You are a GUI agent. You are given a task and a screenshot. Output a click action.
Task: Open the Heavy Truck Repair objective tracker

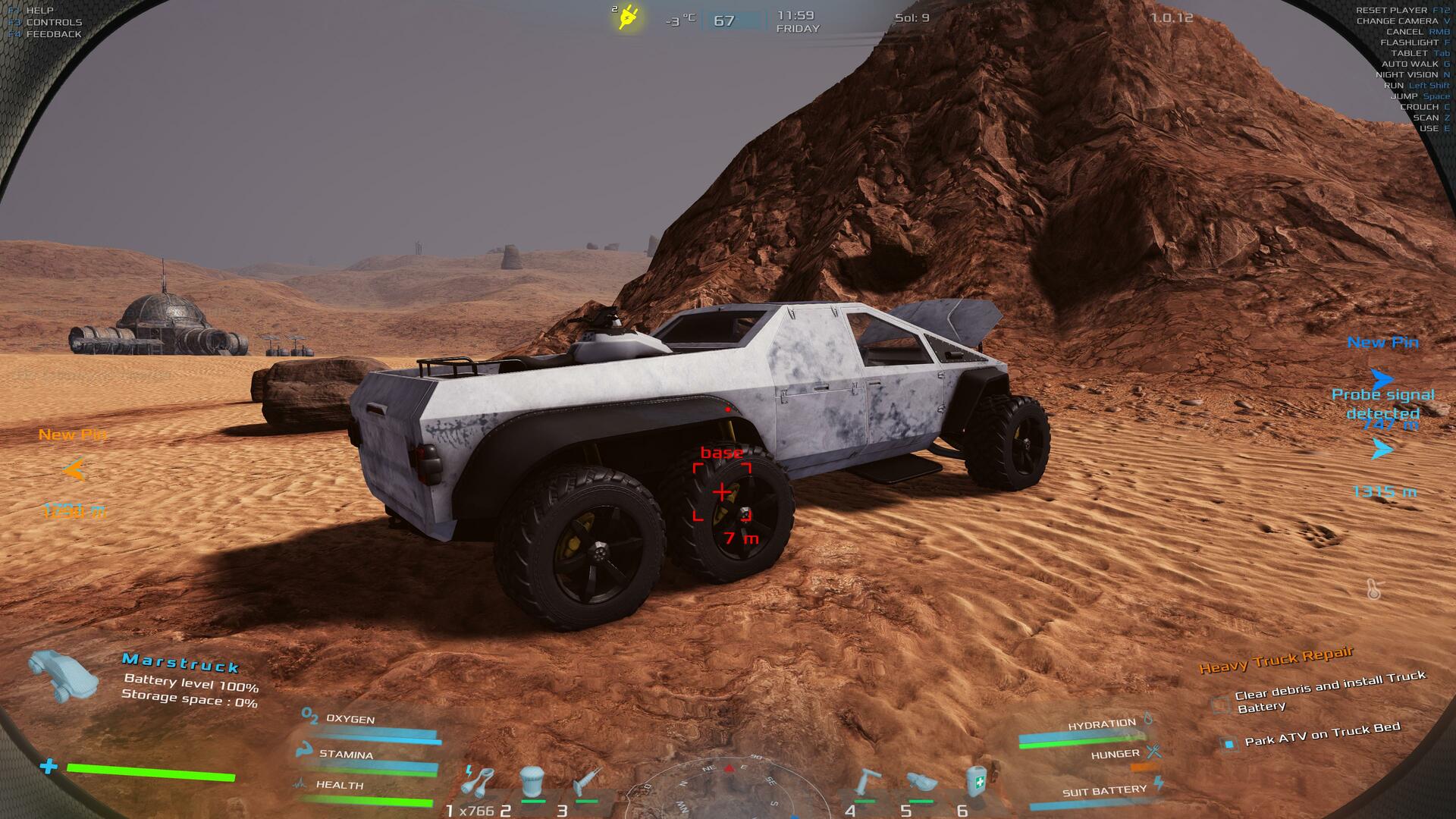click(1276, 660)
